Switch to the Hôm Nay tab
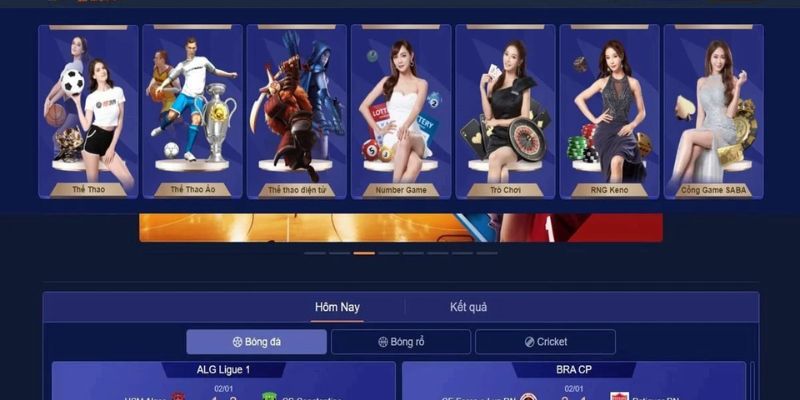The height and width of the screenshot is (400, 800). 337,307
